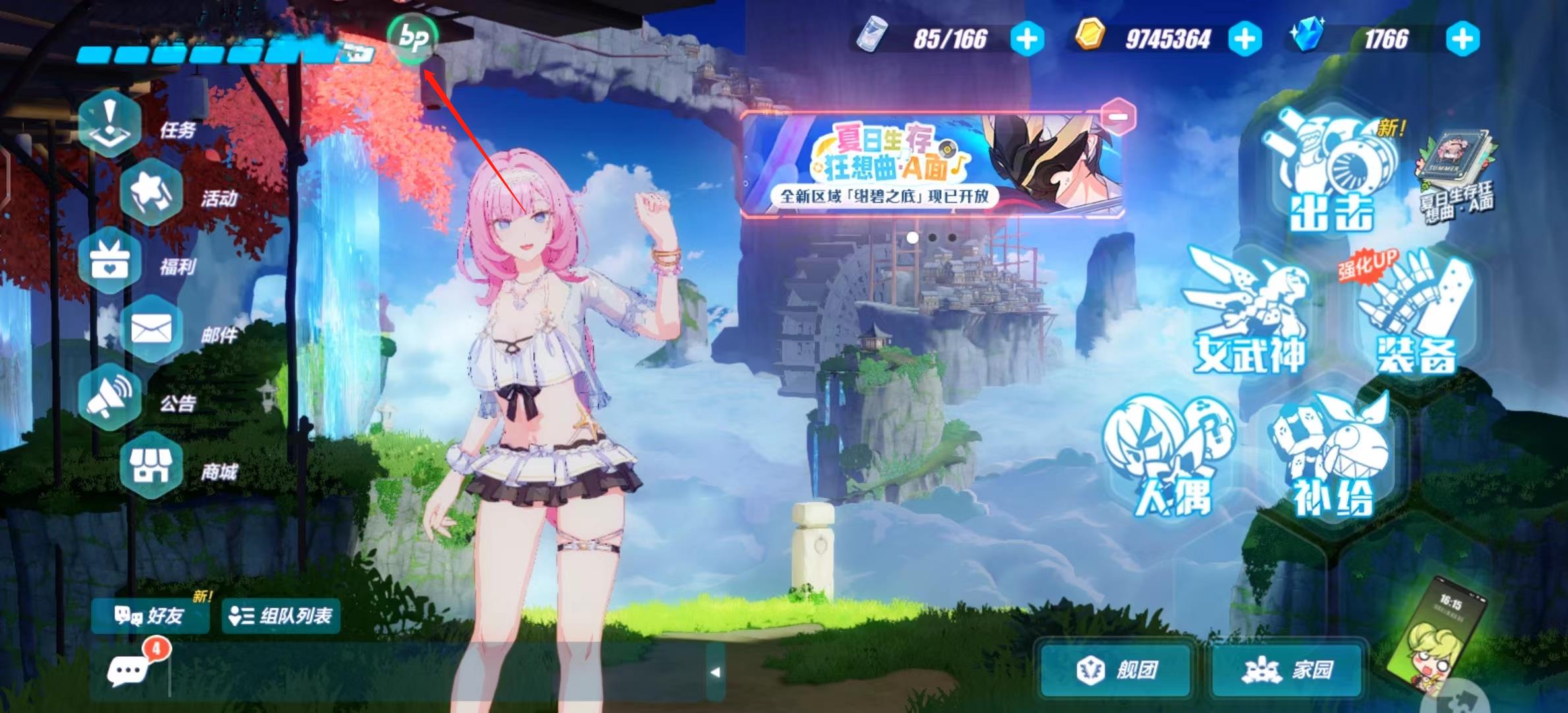Buy crystals with the plus button

click(1462, 40)
